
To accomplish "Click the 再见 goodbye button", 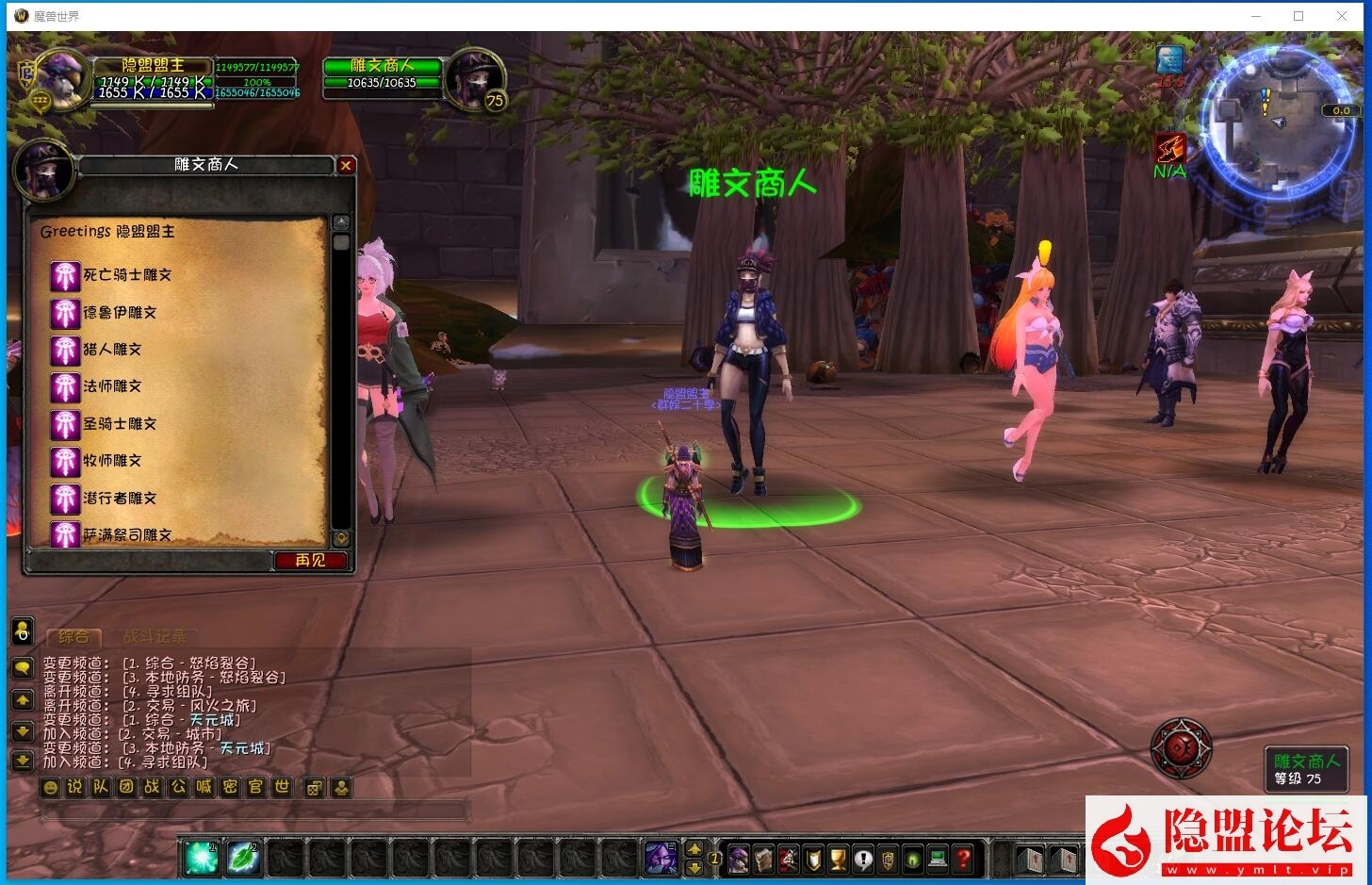I will pos(310,561).
